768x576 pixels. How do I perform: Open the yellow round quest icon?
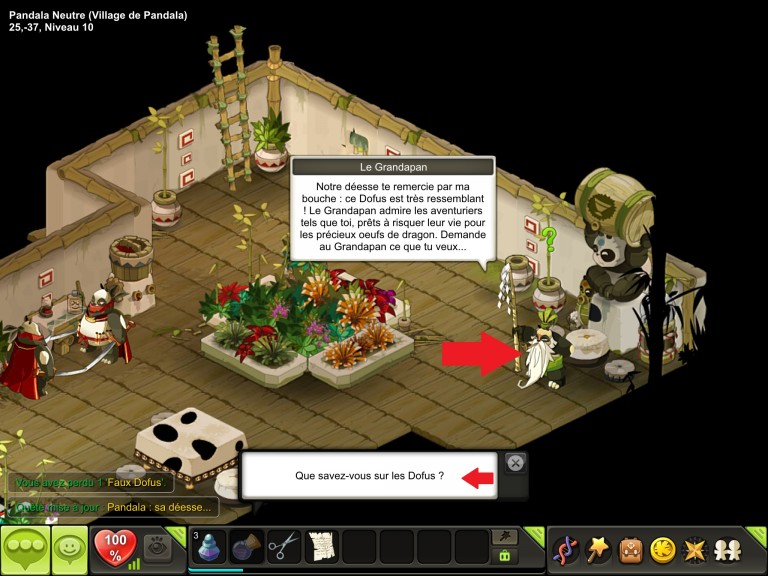click(x=662, y=549)
